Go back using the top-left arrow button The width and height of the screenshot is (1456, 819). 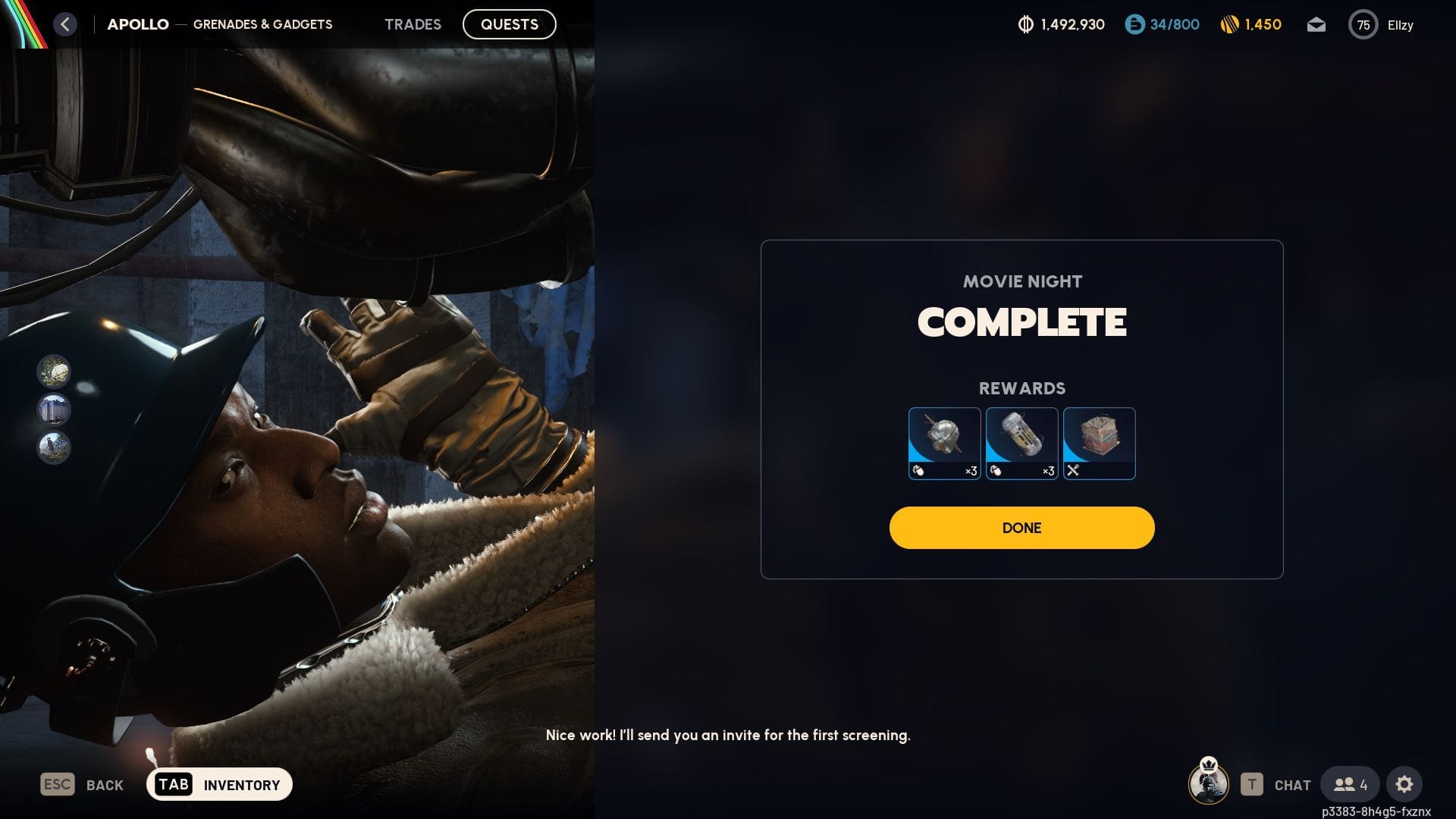tap(65, 24)
